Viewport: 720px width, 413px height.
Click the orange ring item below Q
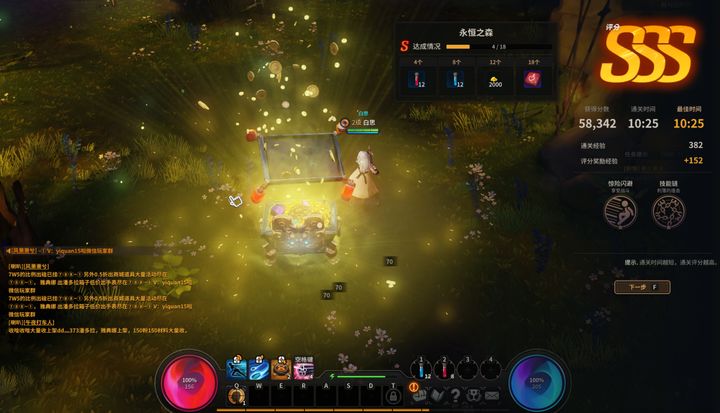[x=237, y=396]
